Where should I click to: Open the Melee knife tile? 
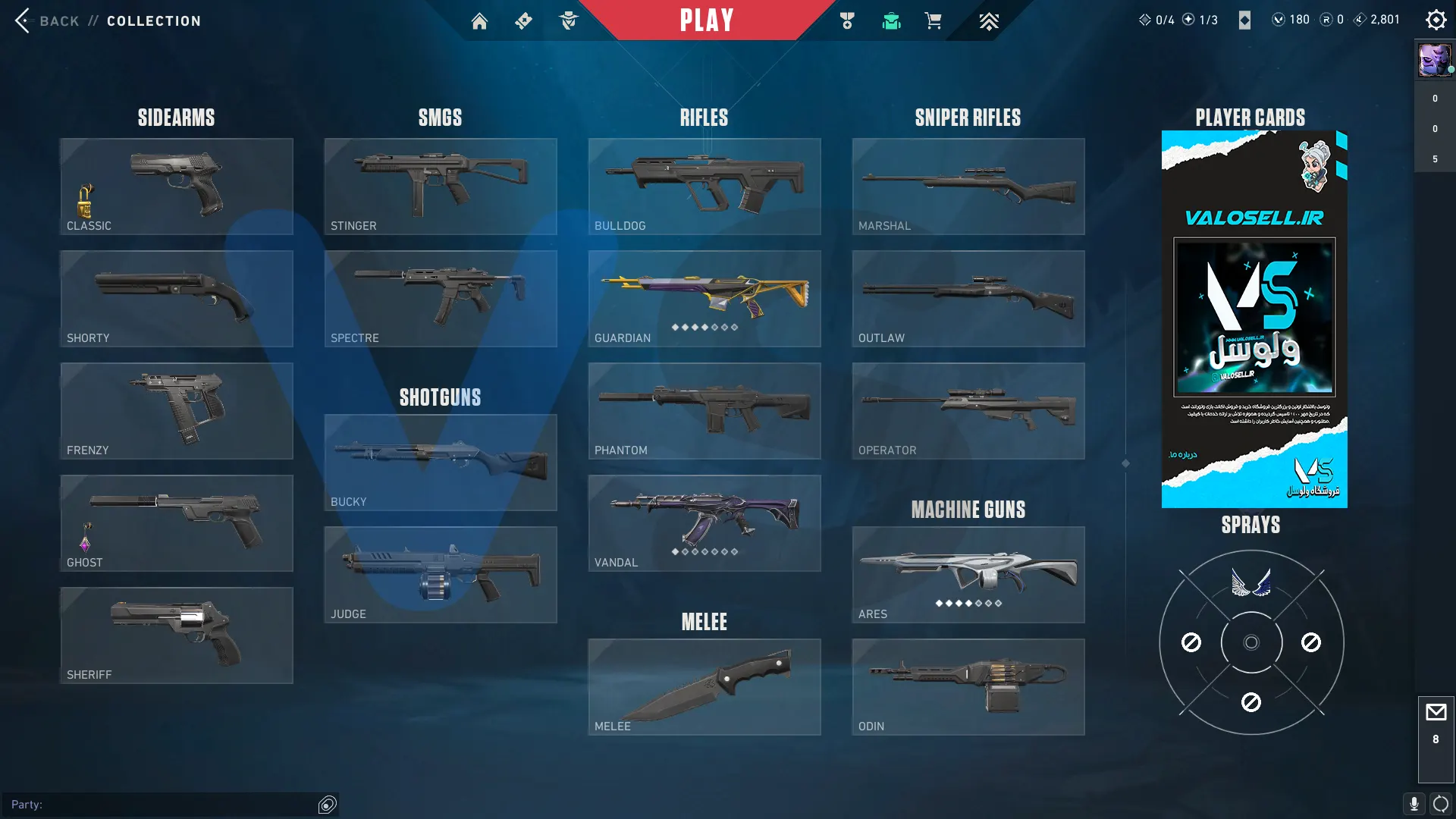[704, 687]
